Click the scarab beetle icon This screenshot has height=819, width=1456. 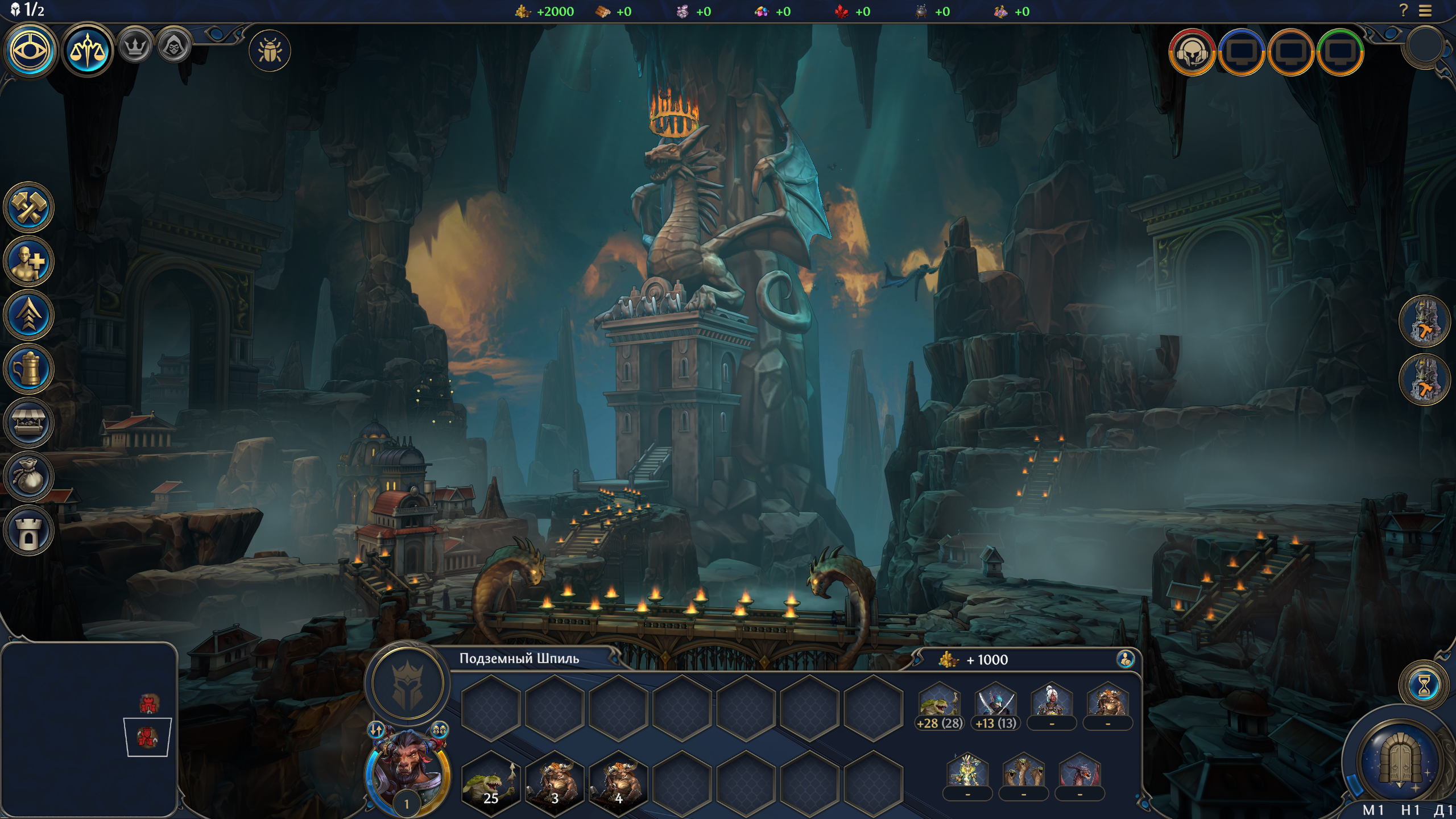(x=270, y=51)
